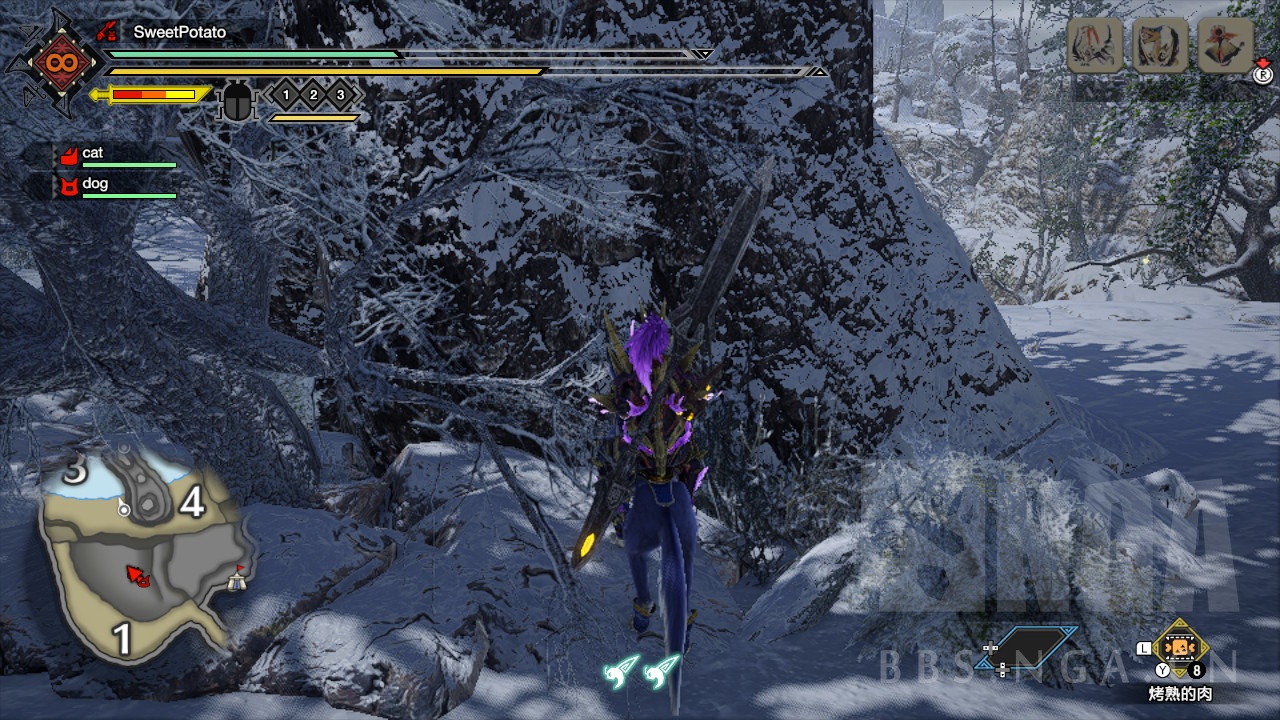Select the well-done steak item slot
The height and width of the screenshot is (720, 1280).
tap(1180, 650)
